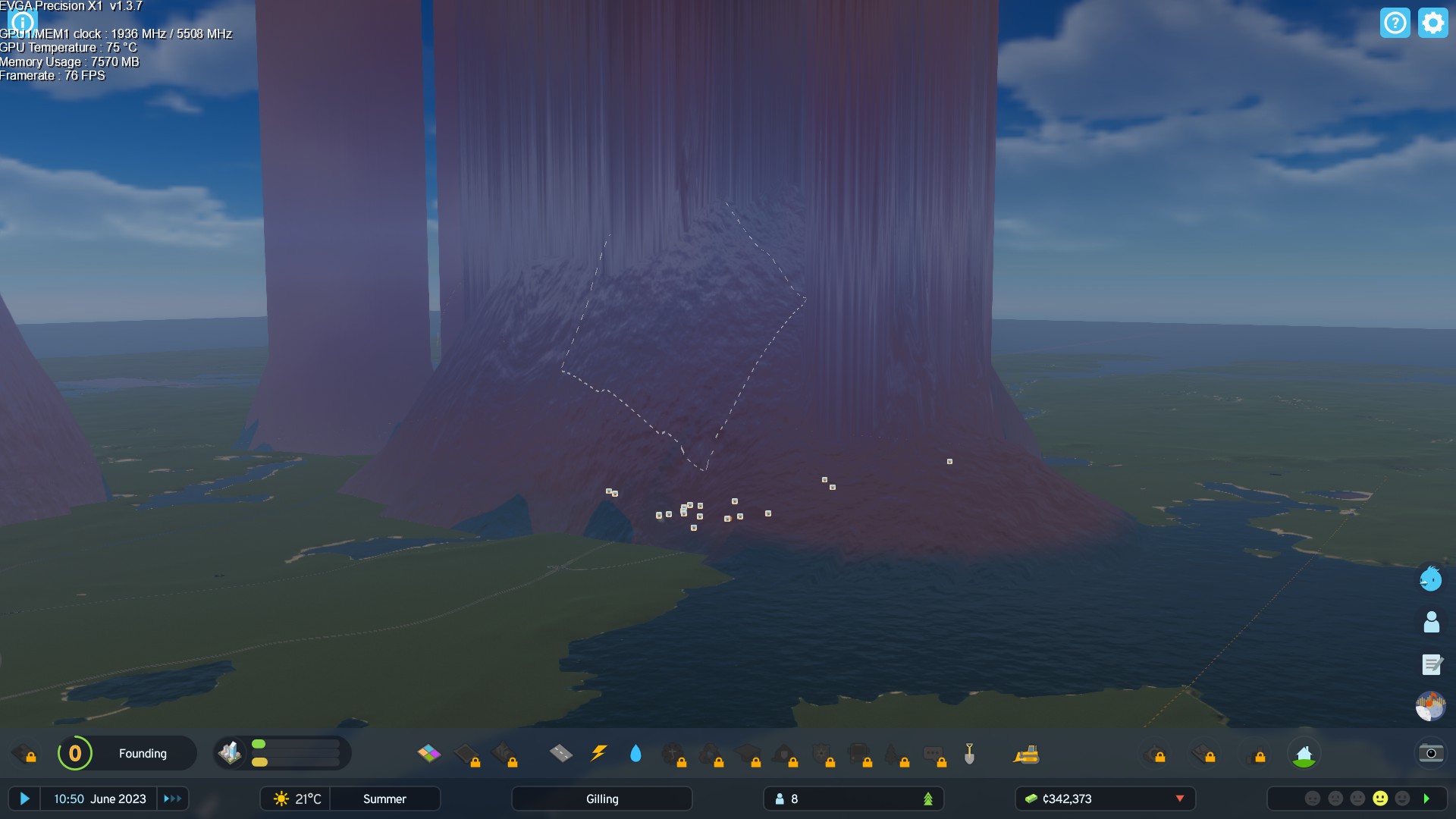Click the city name Gilling
This screenshot has width=1456, height=819.
[x=601, y=799]
